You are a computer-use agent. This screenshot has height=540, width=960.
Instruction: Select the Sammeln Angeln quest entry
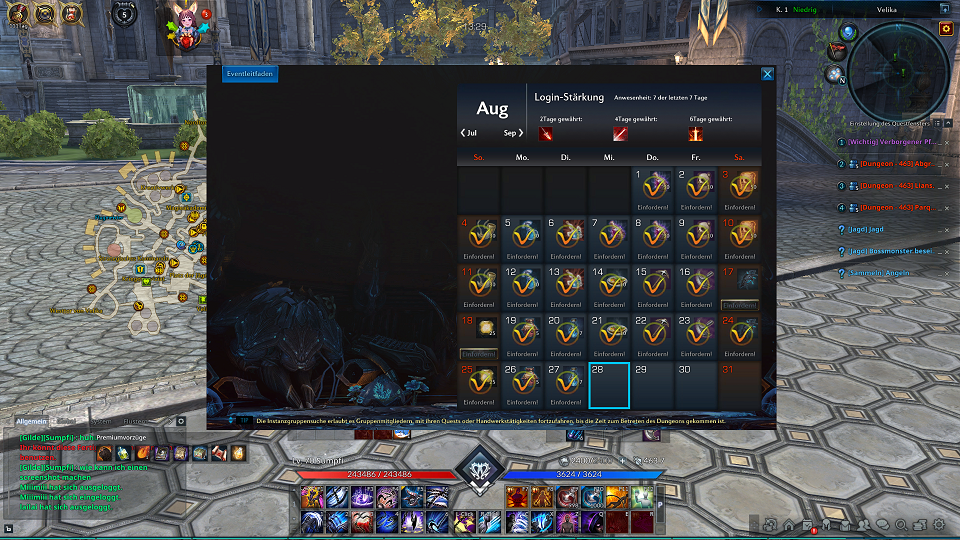(881, 273)
